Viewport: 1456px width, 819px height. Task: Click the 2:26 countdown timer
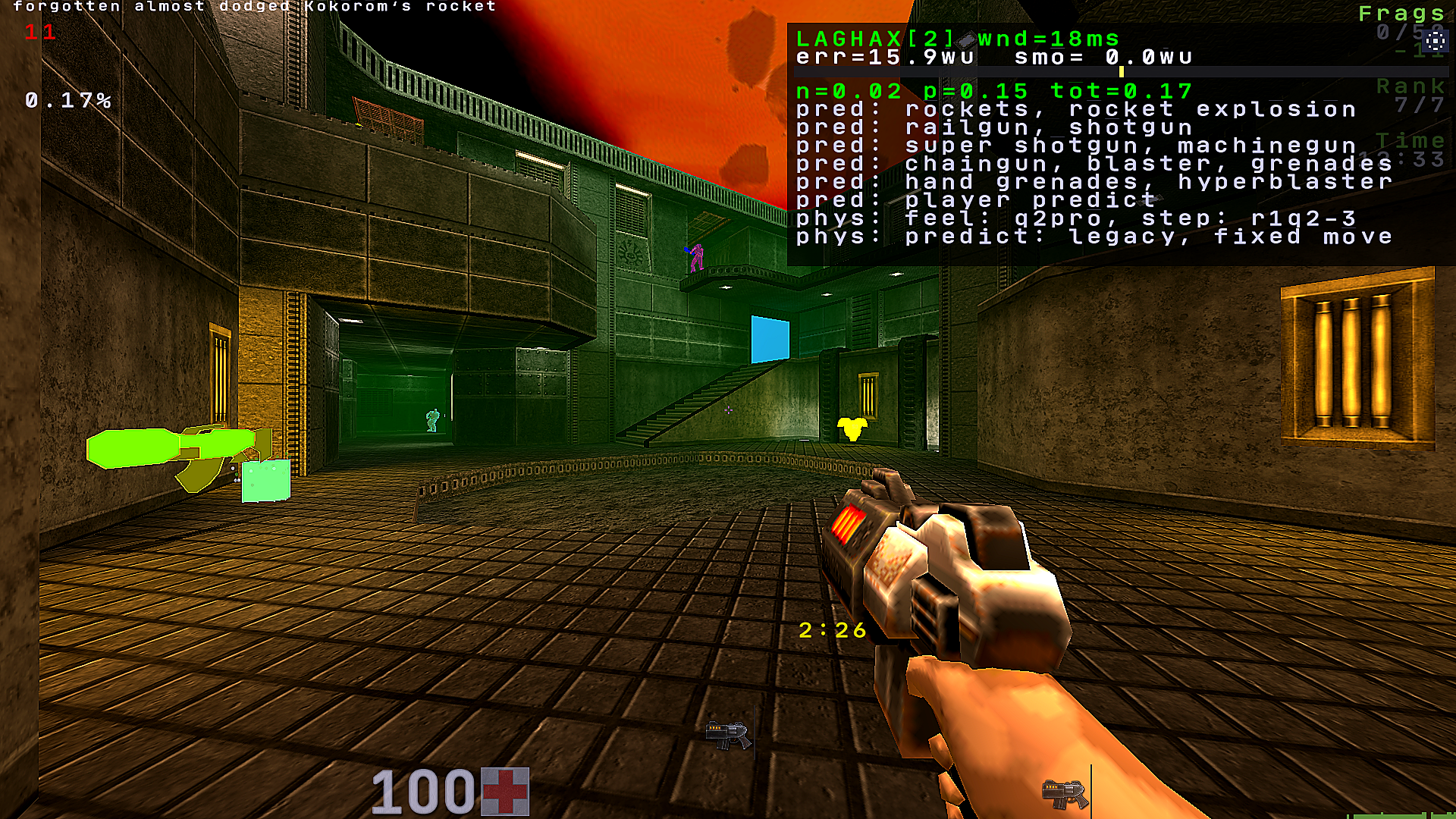click(831, 629)
